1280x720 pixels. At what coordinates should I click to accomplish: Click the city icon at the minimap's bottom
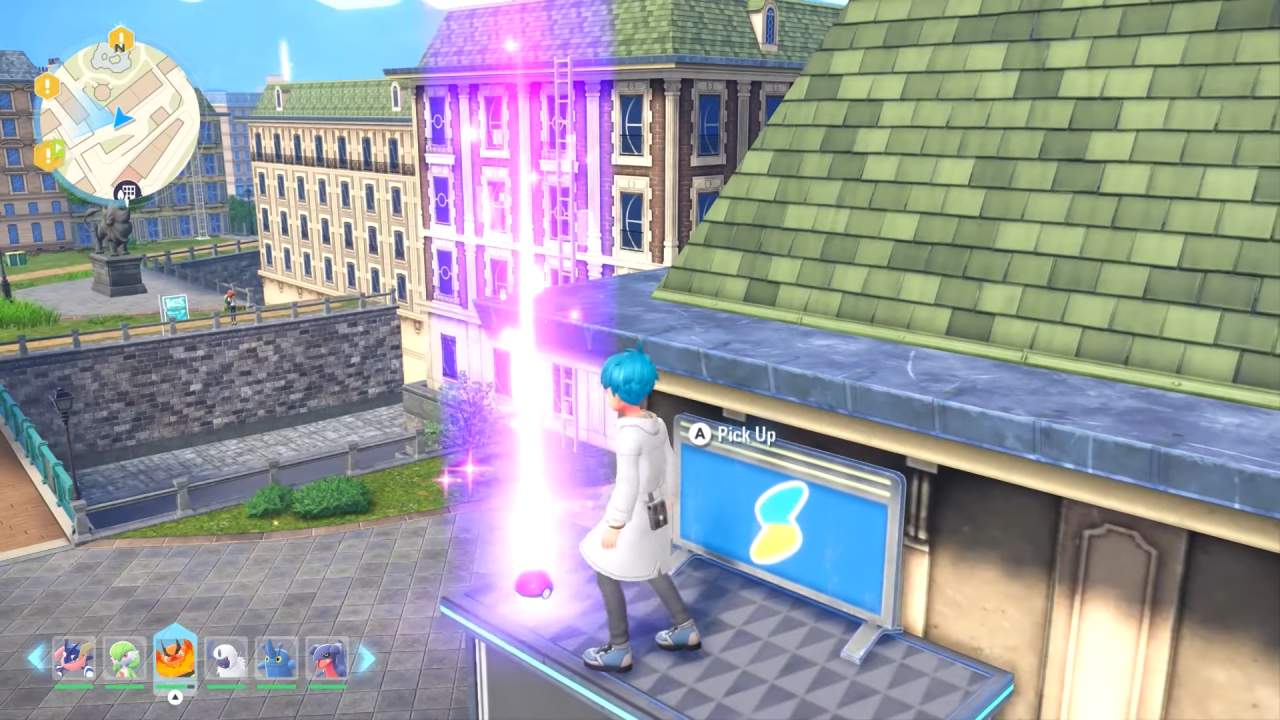[127, 189]
